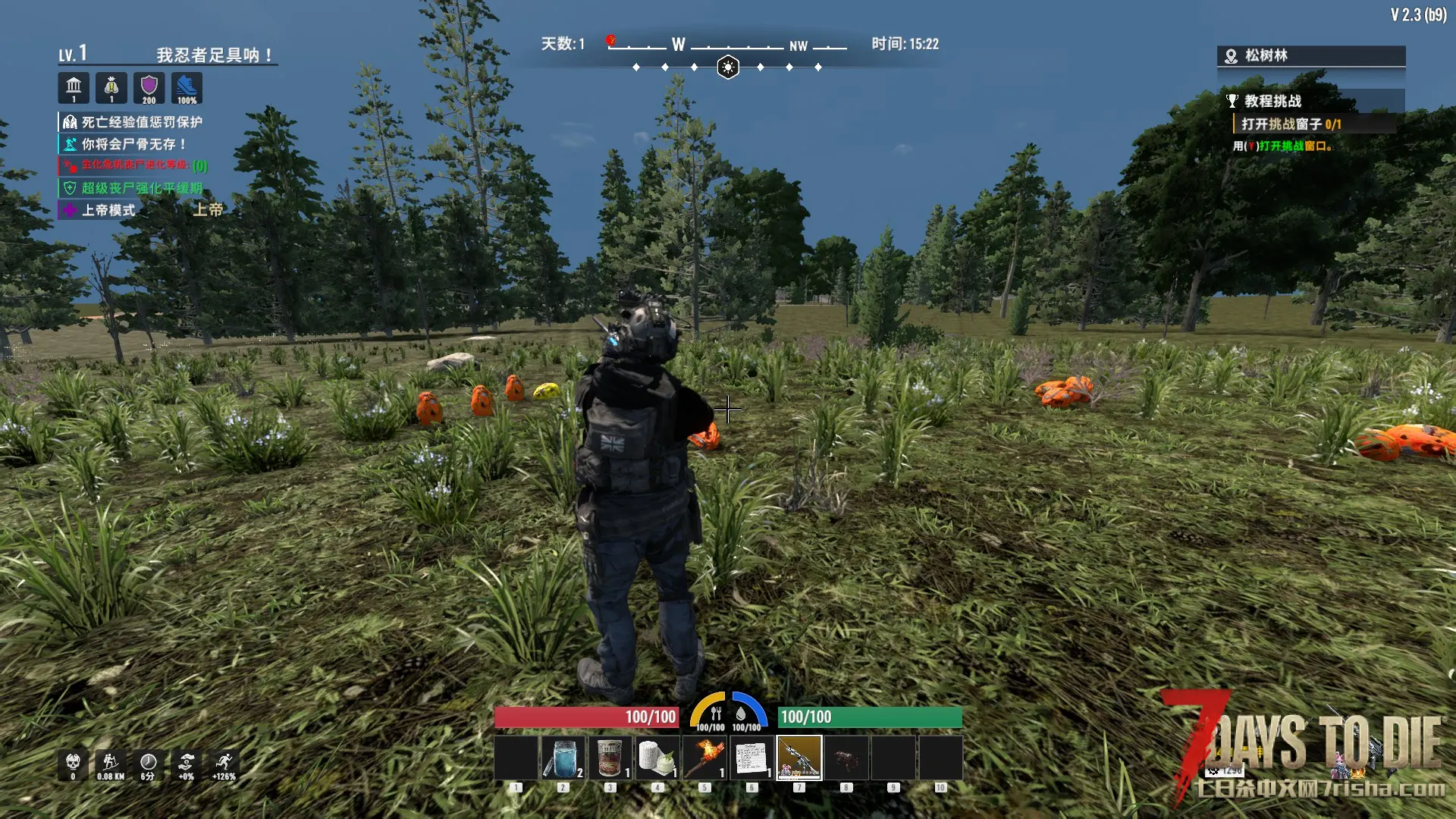Select the highlighted rifle hotbar slot
Image resolution: width=1456 pixels, height=819 pixels.
tap(799, 758)
